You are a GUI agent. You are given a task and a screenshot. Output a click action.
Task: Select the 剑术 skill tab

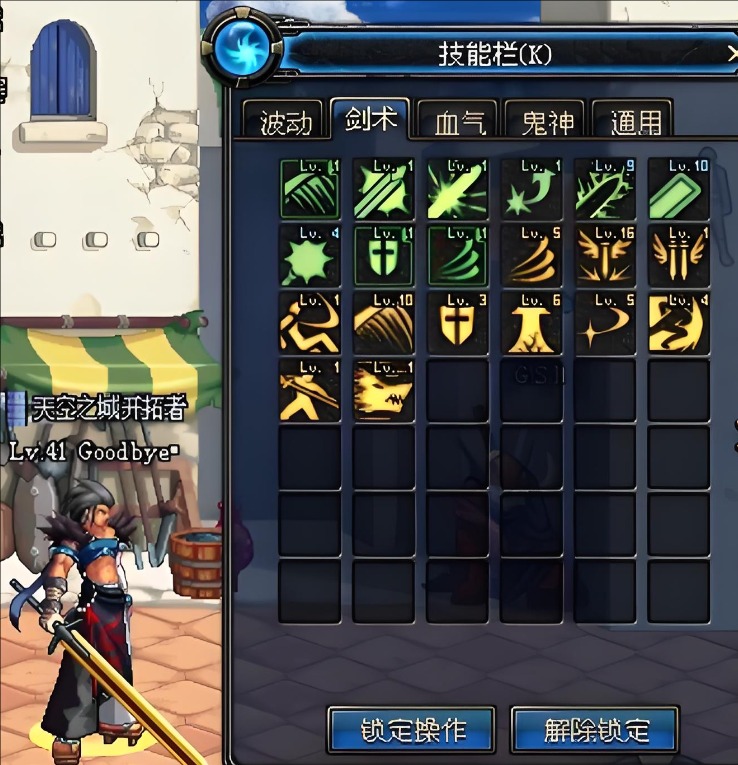pyautogui.click(x=371, y=120)
